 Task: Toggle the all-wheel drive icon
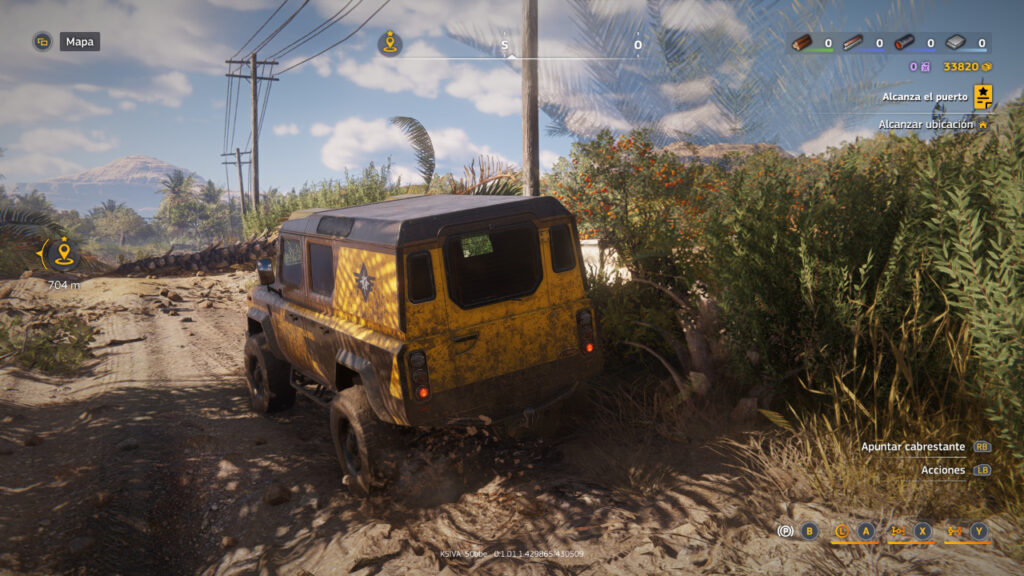tap(954, 531)
